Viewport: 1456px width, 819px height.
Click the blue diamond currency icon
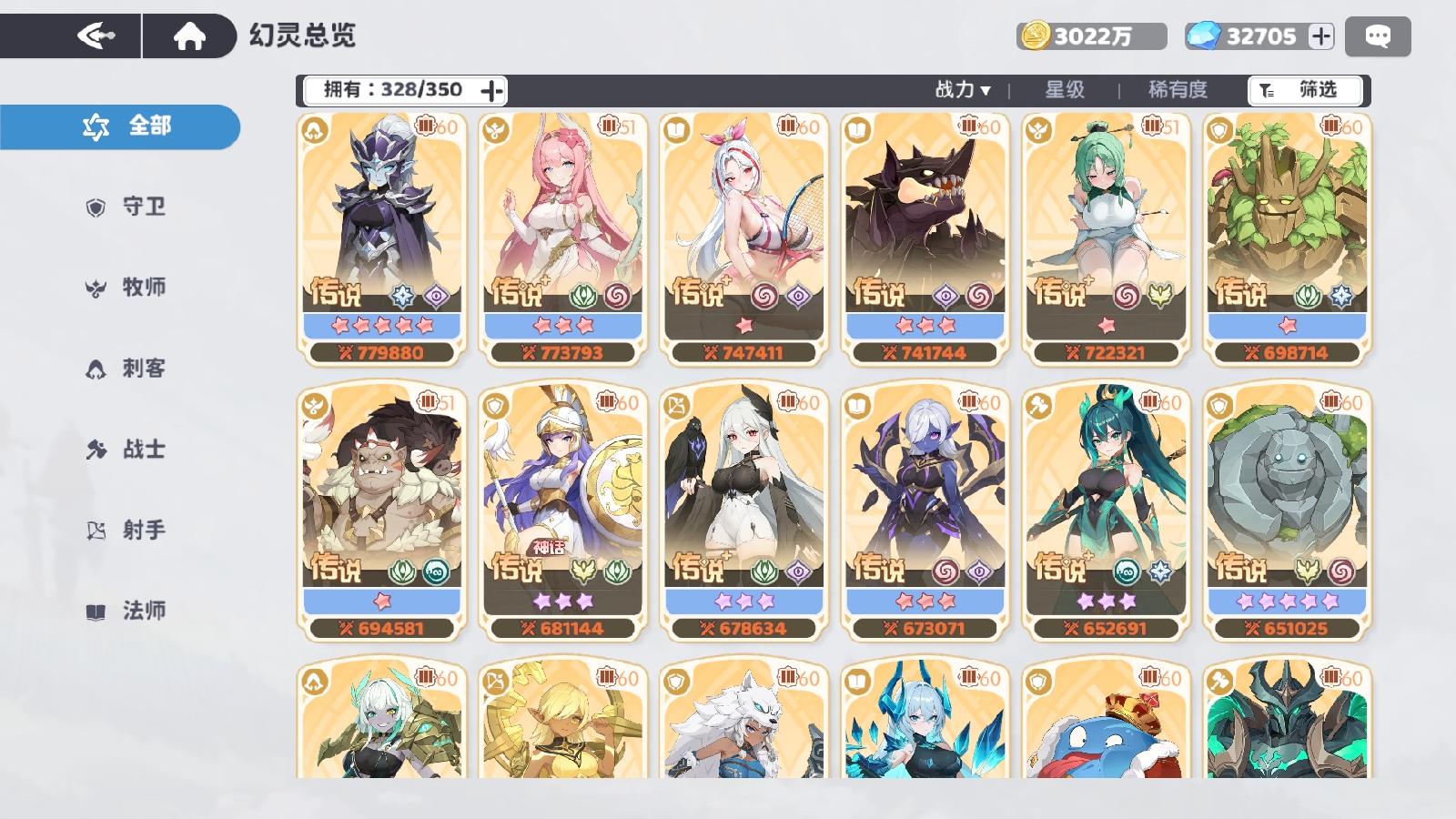tap(1206, 35)
